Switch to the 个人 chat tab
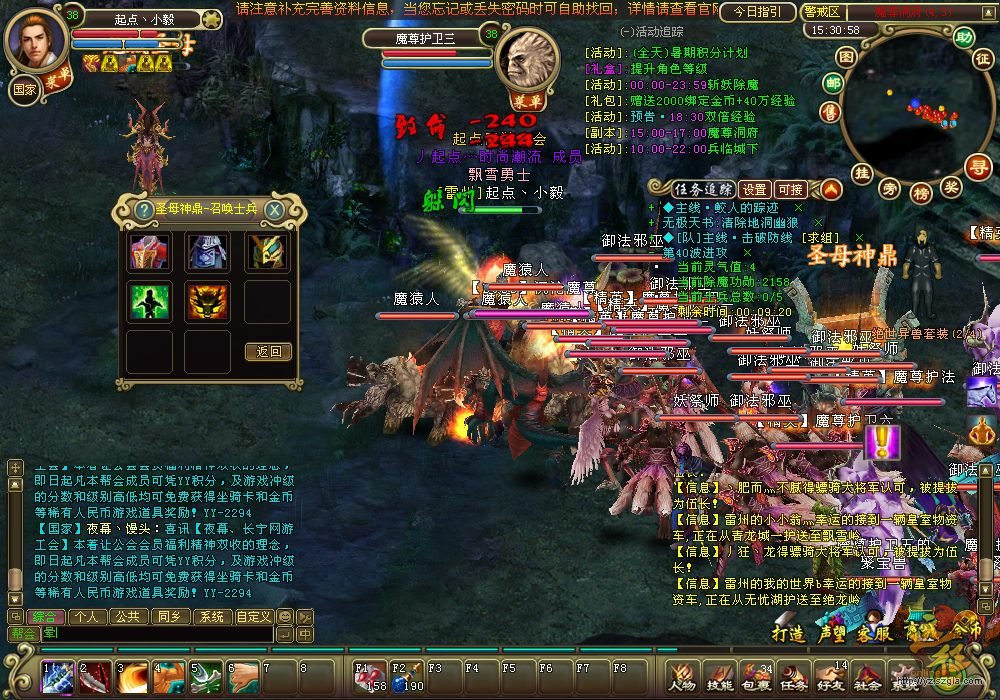 pos(87,617)
